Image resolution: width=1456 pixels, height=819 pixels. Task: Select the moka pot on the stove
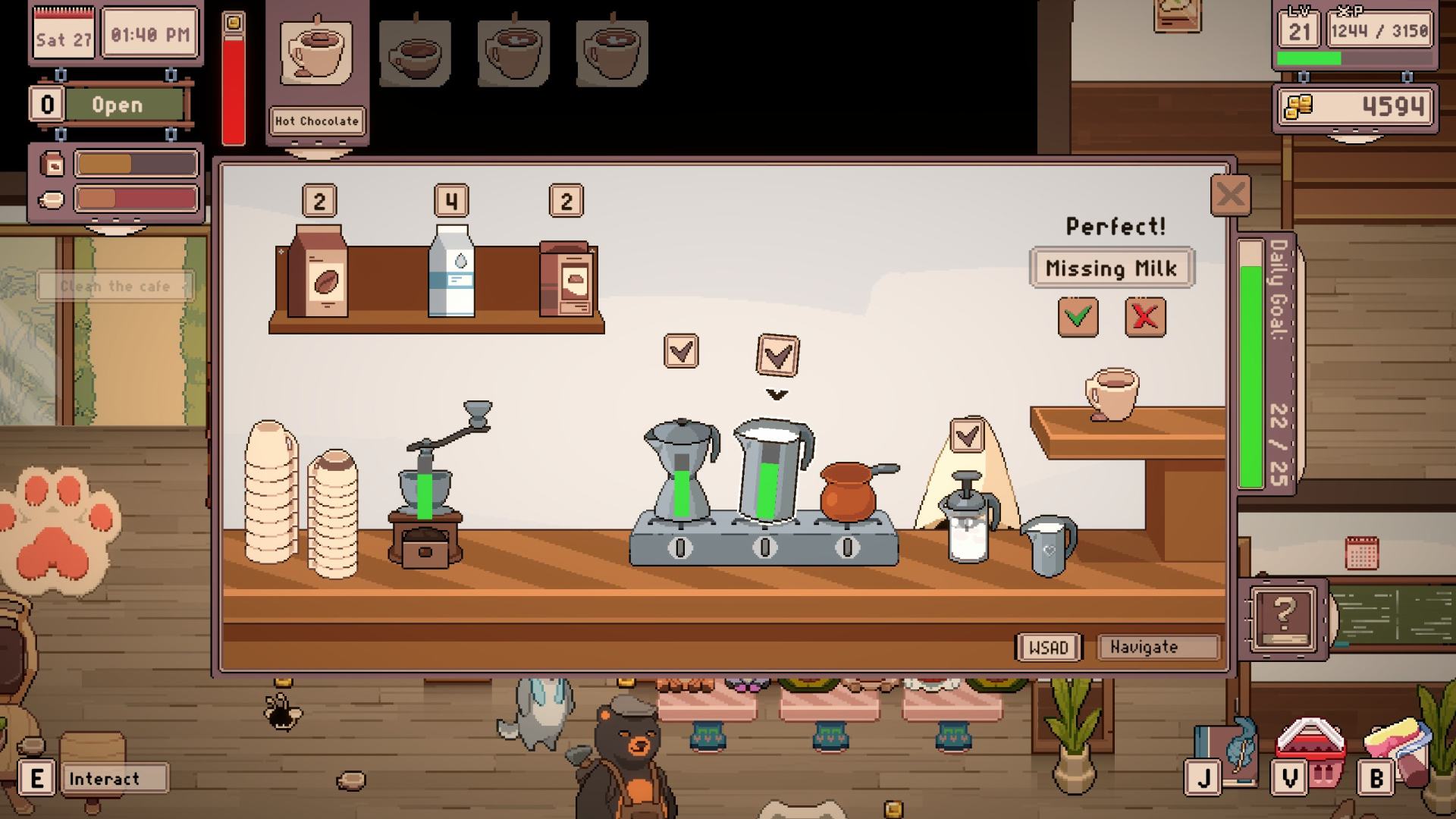tap(680, 470)
